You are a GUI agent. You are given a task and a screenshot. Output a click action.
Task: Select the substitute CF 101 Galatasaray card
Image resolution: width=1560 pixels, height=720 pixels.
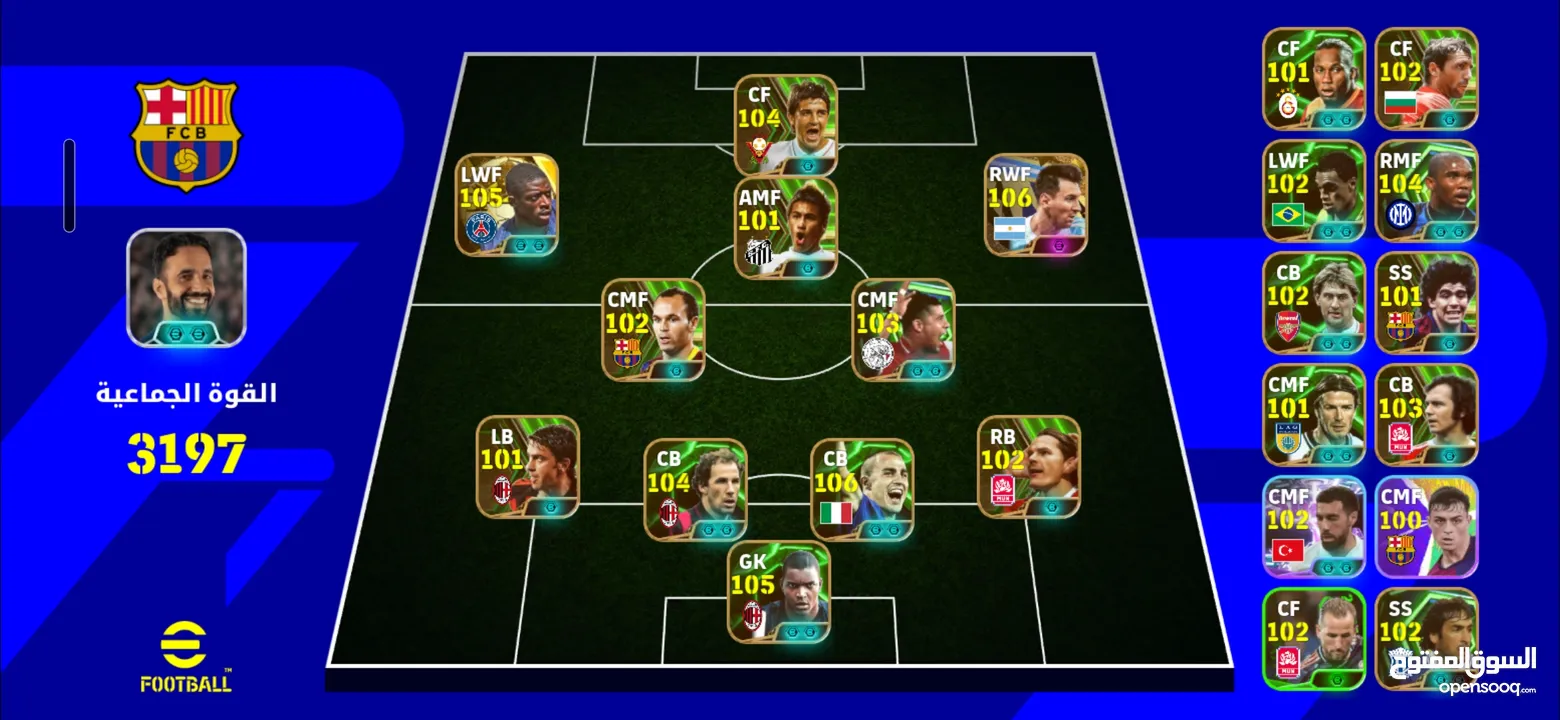[1313, 79]
